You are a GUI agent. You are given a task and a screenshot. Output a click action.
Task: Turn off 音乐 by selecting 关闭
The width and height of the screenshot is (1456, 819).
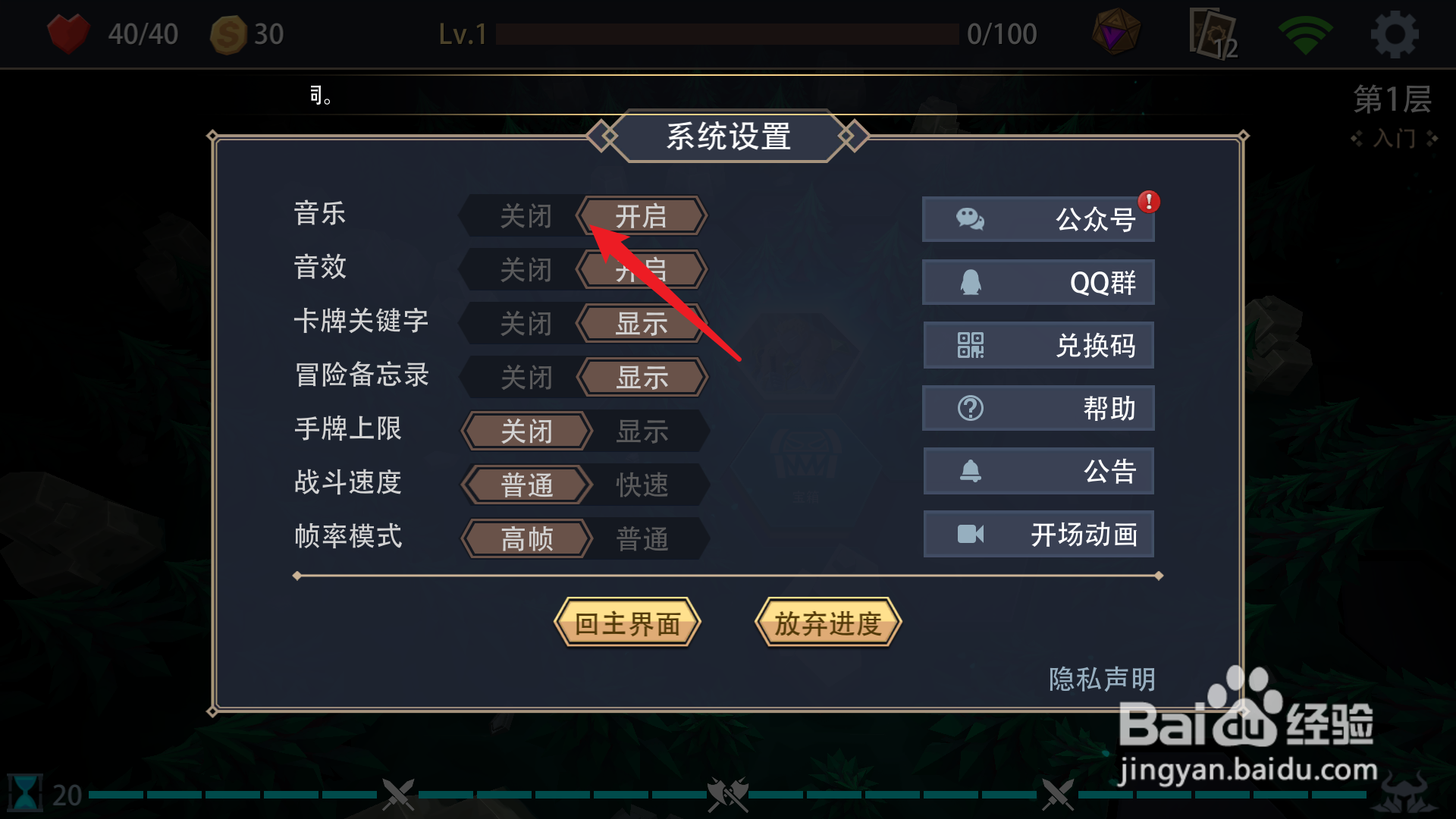(x=526, y=215)
